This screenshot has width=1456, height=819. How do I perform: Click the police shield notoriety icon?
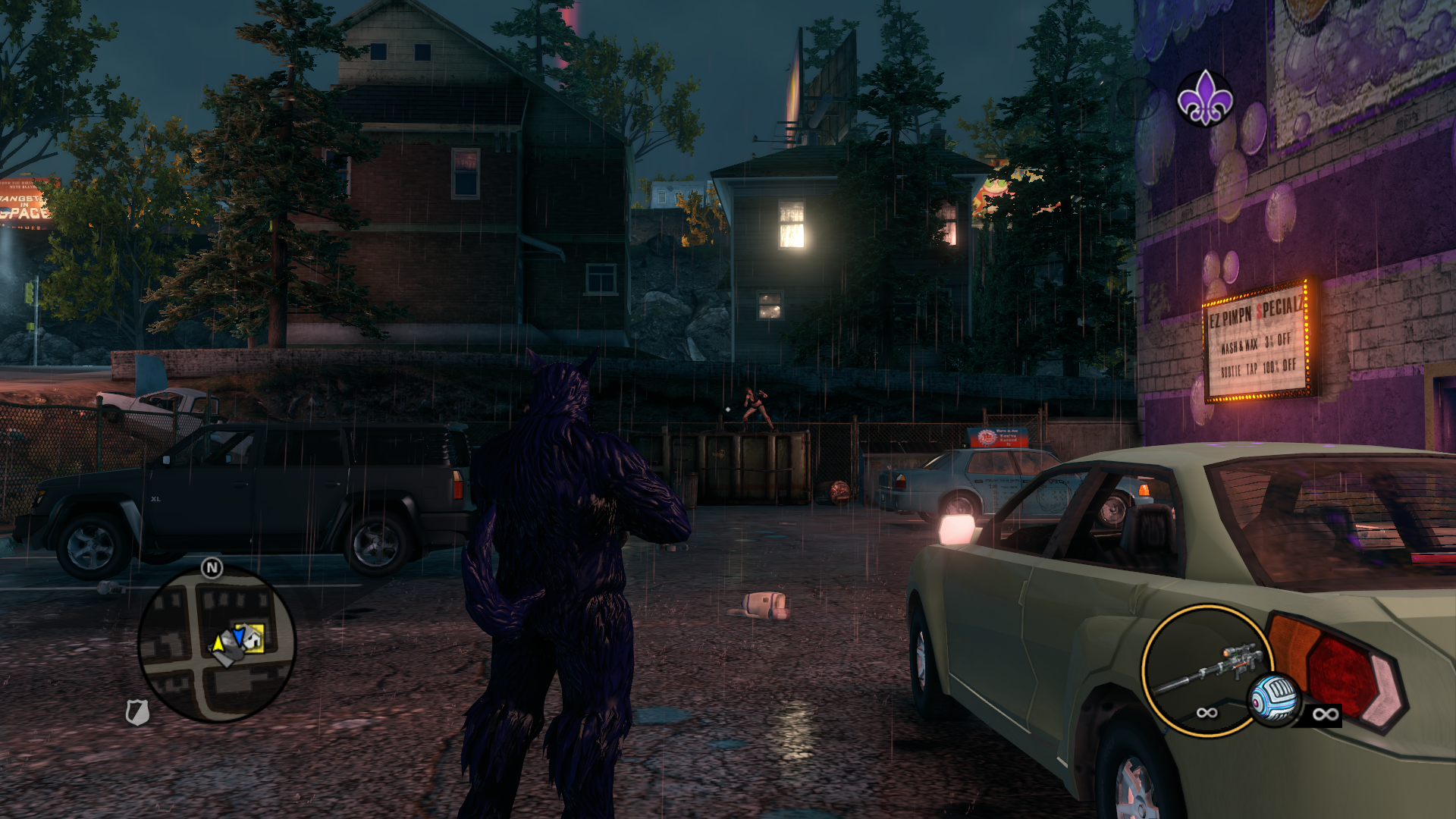tap(137, 712)
